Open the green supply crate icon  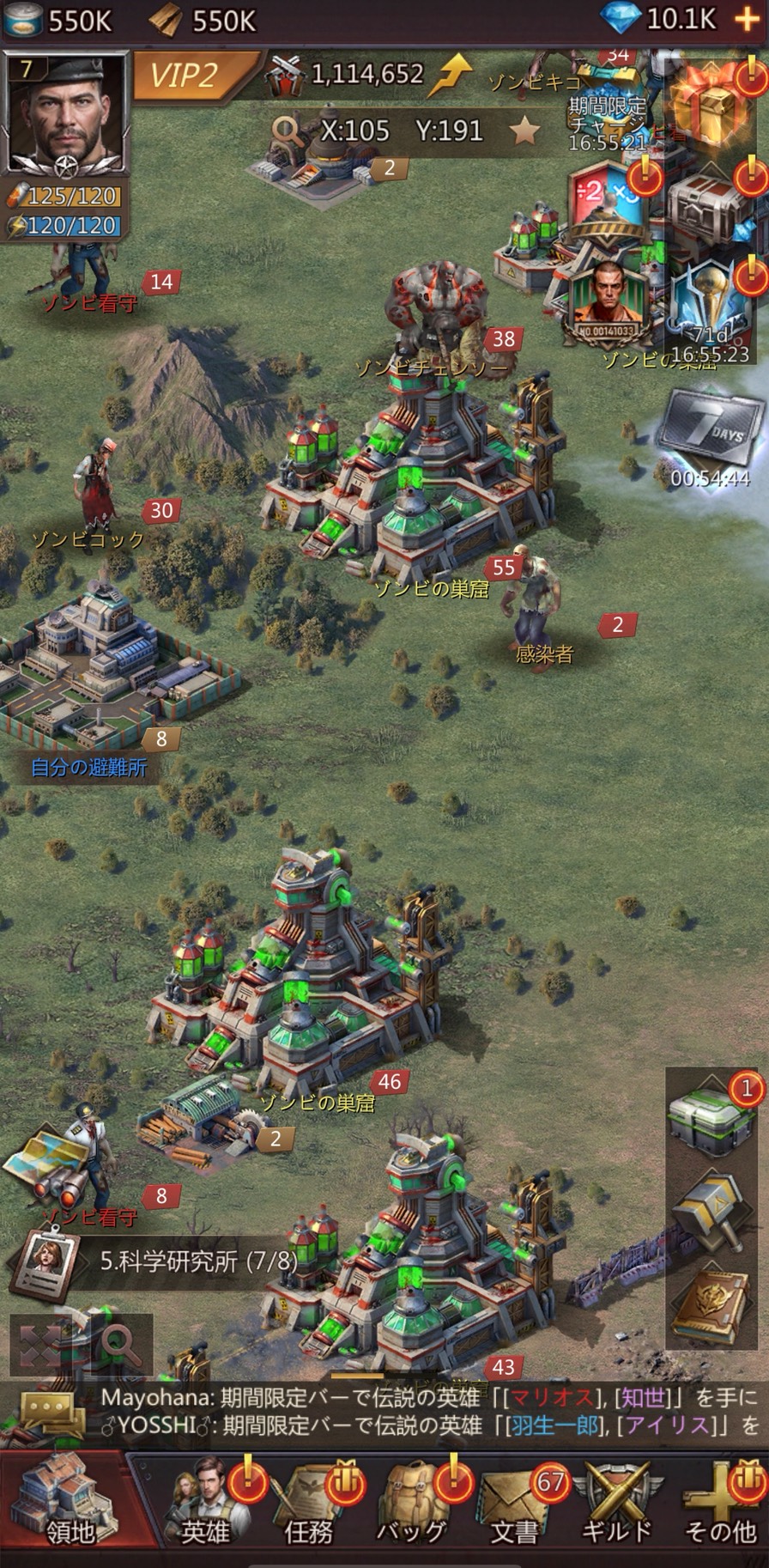(709, 1121)
